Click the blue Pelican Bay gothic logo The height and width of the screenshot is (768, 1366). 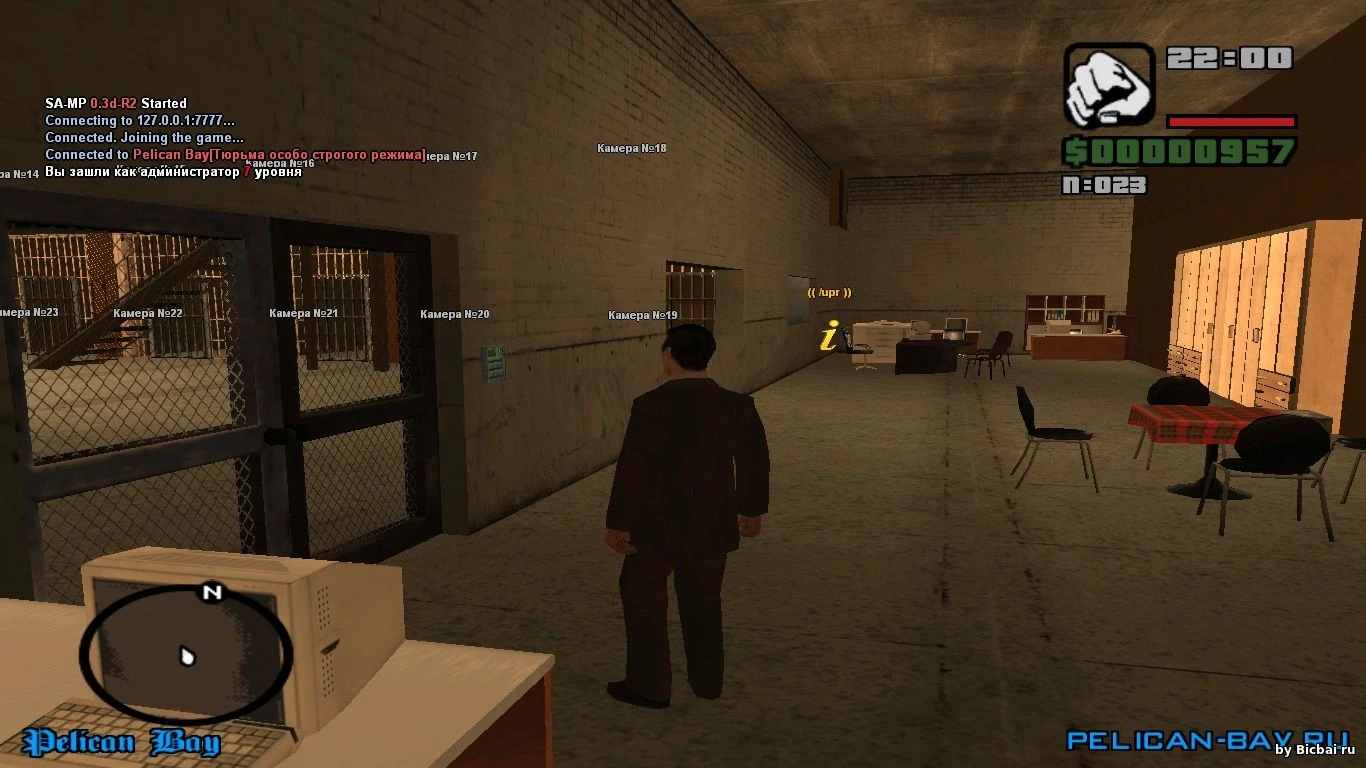coord(121,742)
